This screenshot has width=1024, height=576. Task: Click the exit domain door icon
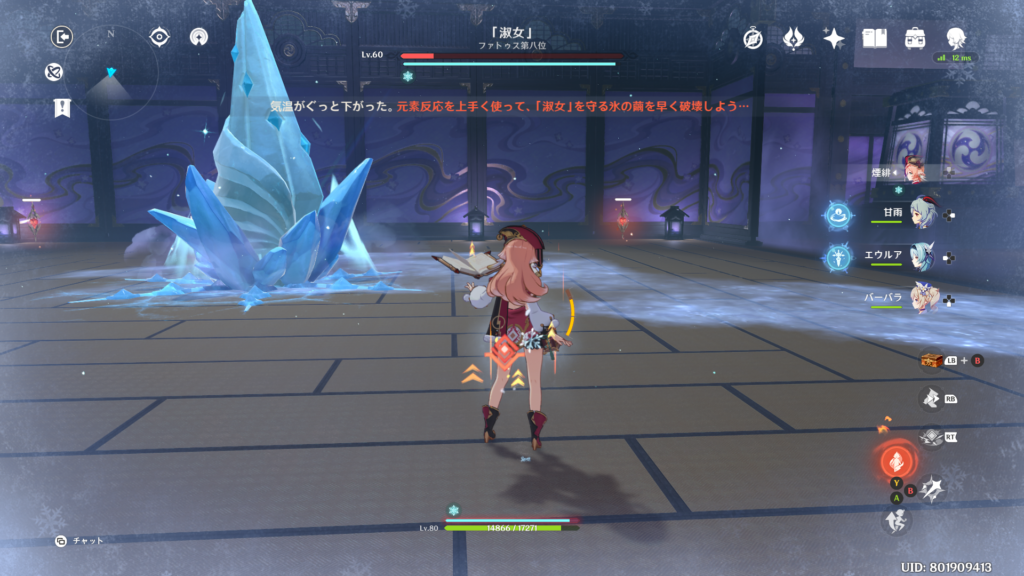[62, 37]
